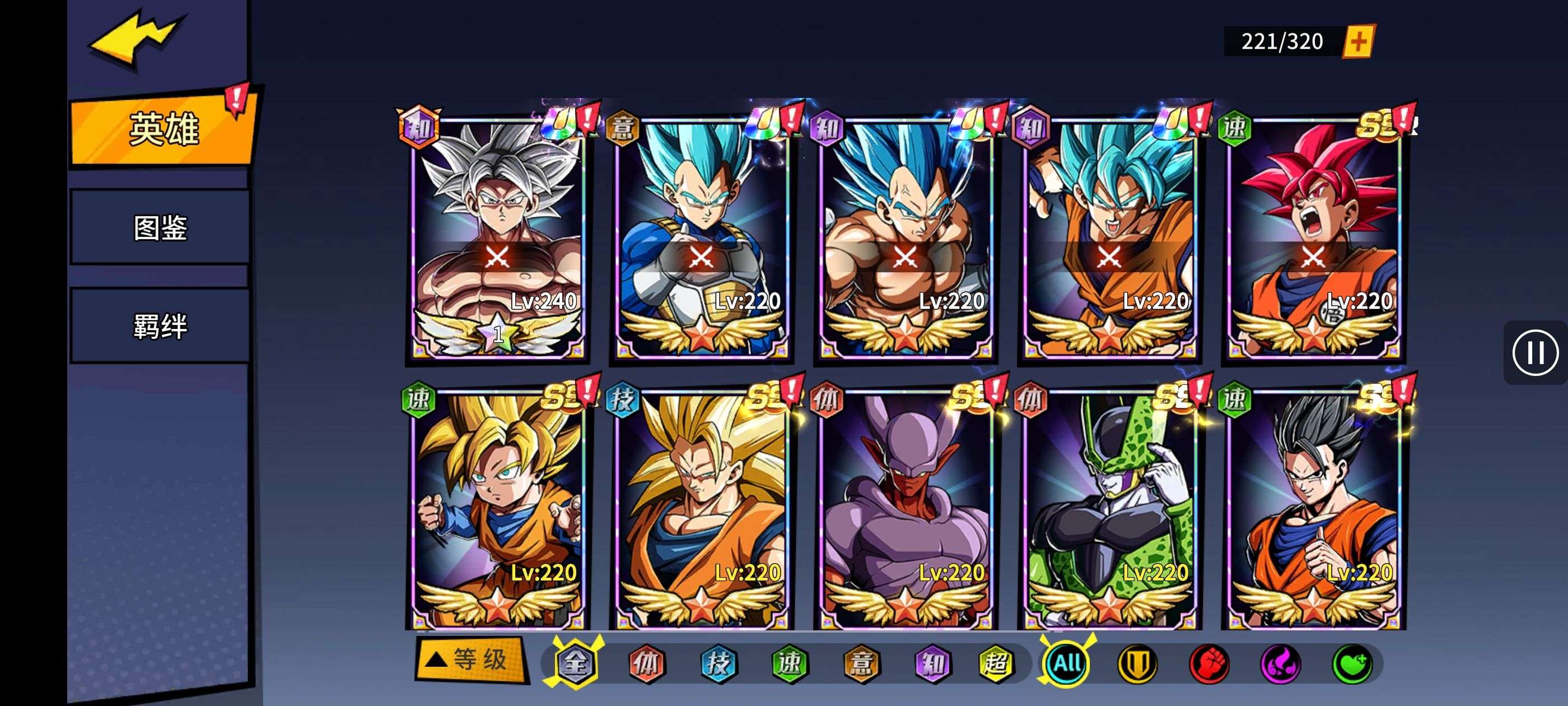The height and width of the screenshot is (706, 1568).
Task: Pick the purple Janemba hero card
Action: (905, 509)
